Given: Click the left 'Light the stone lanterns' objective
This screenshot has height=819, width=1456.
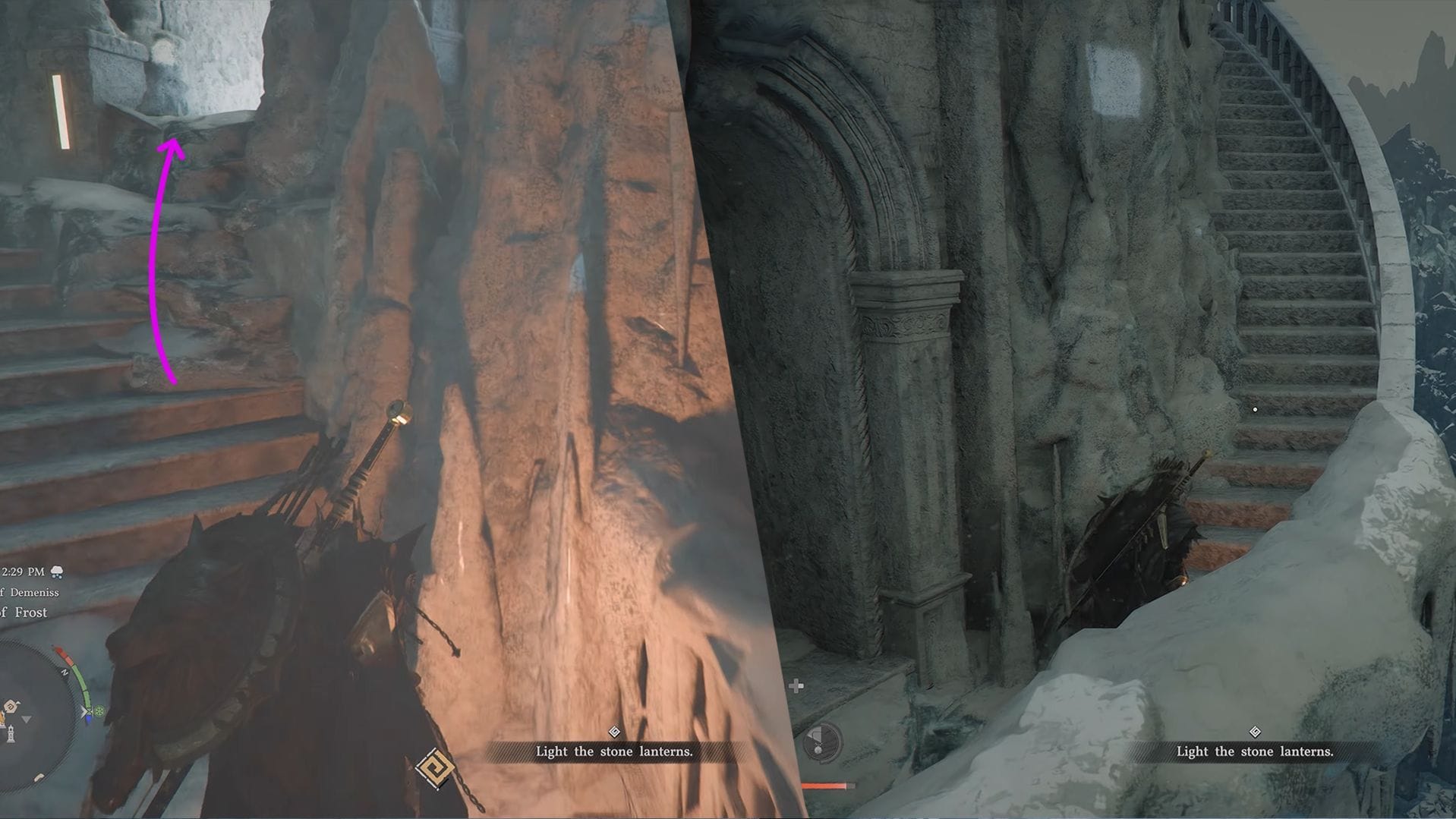Looking at the screenshot, I should tap(613, 751).
